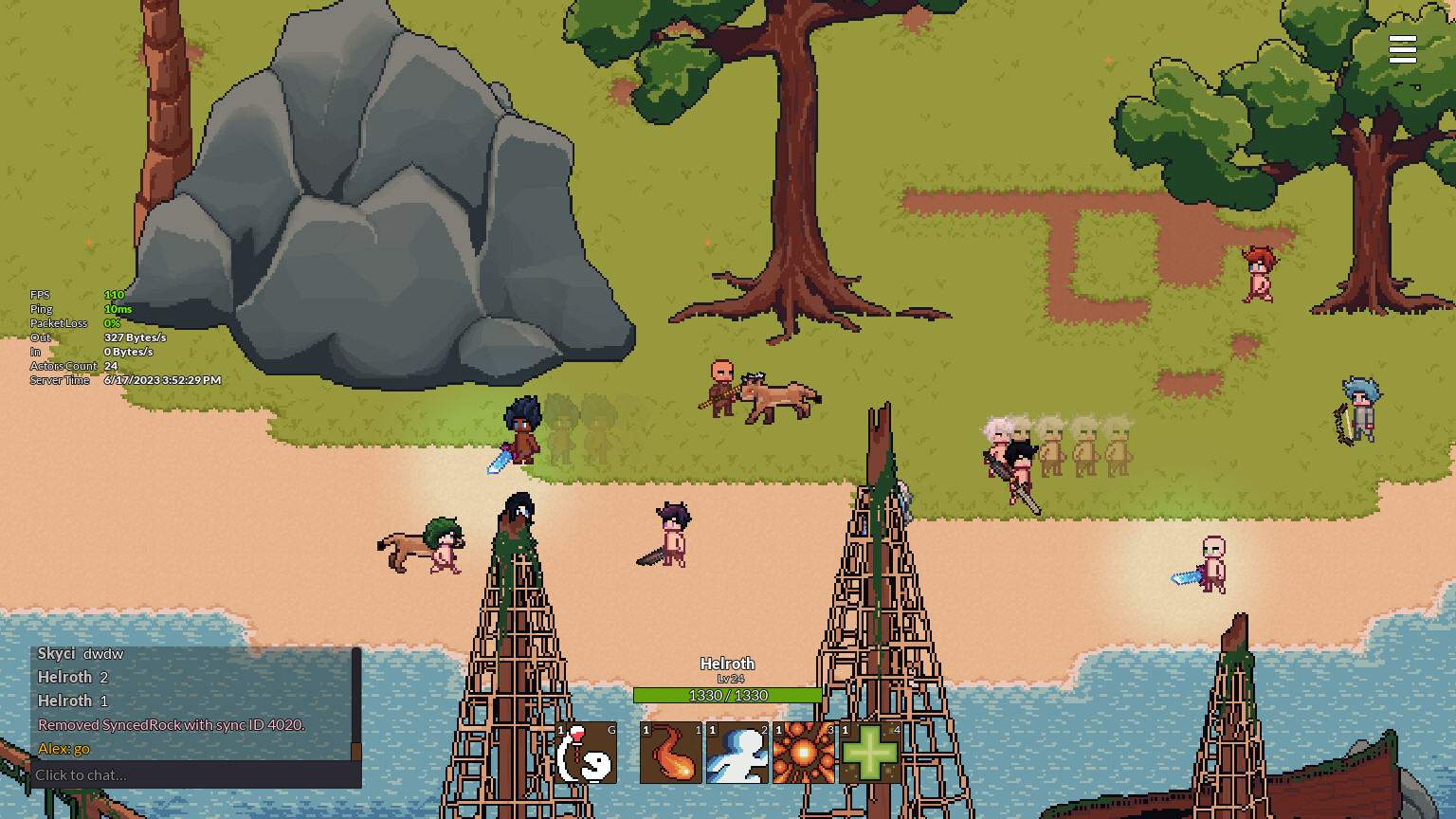Image resolution: width=1456 pixels, height=819 pixels.
Task: Use the green Heal ability in slot 4
Action: click(x=869, y=753)
